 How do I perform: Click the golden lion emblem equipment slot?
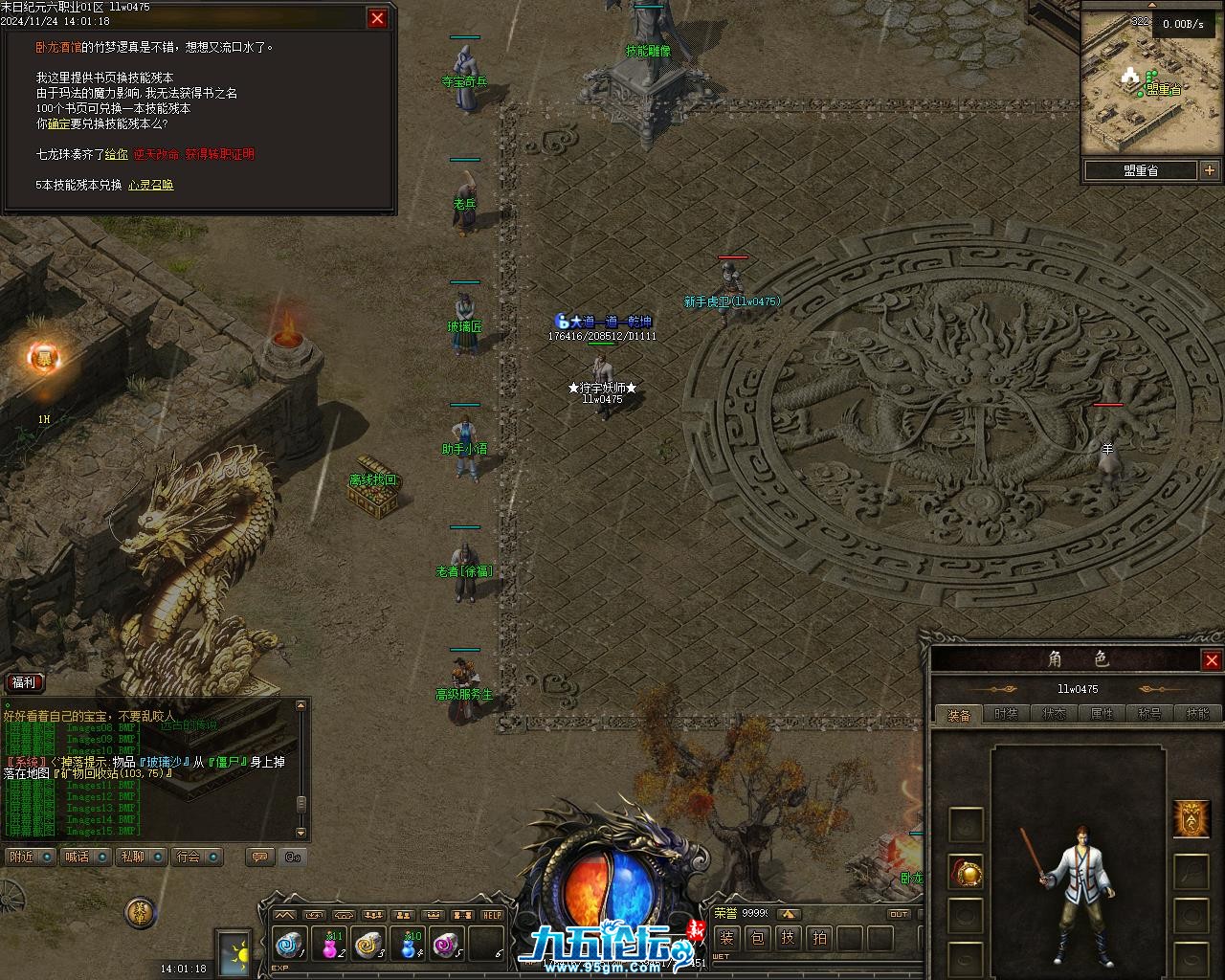1190,818
